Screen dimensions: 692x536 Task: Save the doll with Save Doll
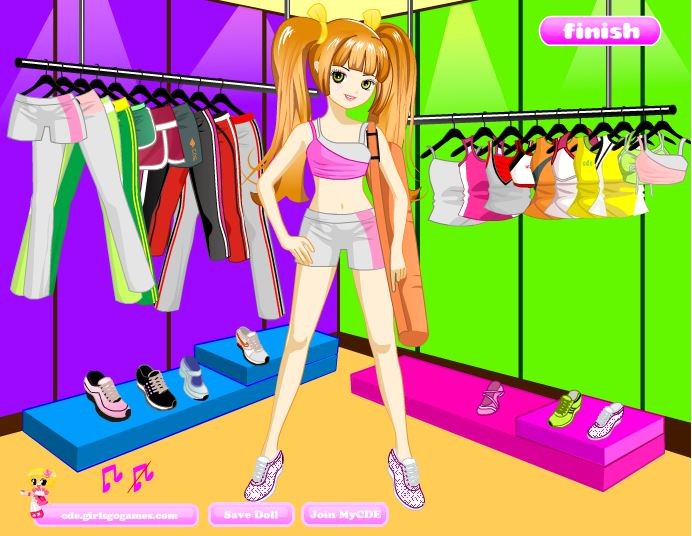pyautogui.click(x=251, y=515)
